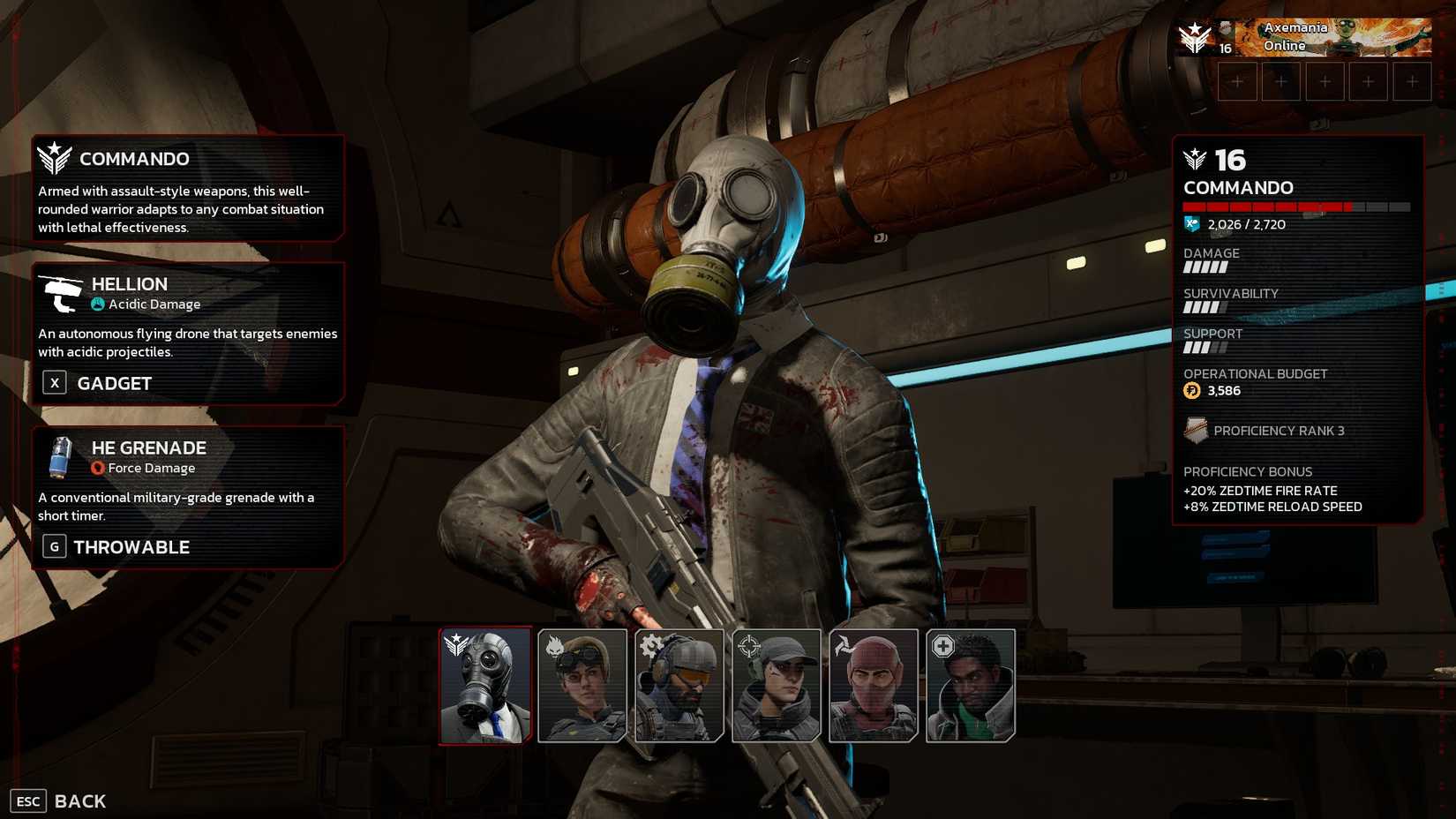The width and height of the screenshot is (1456, 819).
Task: Click the THROWABLE keybind G label
Action: [x=54, y=546]
